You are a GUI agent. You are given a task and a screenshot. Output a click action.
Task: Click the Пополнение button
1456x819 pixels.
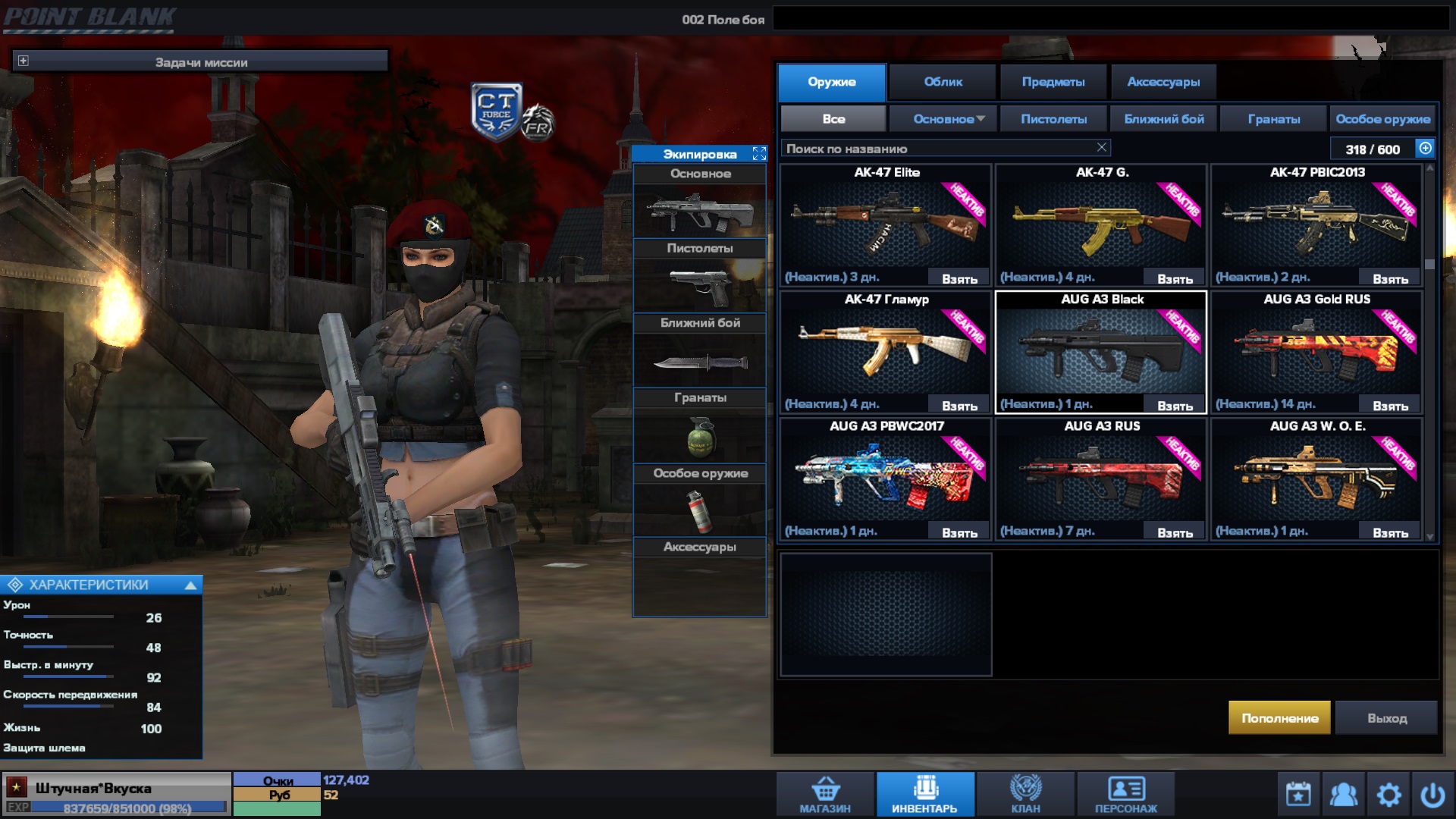tap(1279, 717)
